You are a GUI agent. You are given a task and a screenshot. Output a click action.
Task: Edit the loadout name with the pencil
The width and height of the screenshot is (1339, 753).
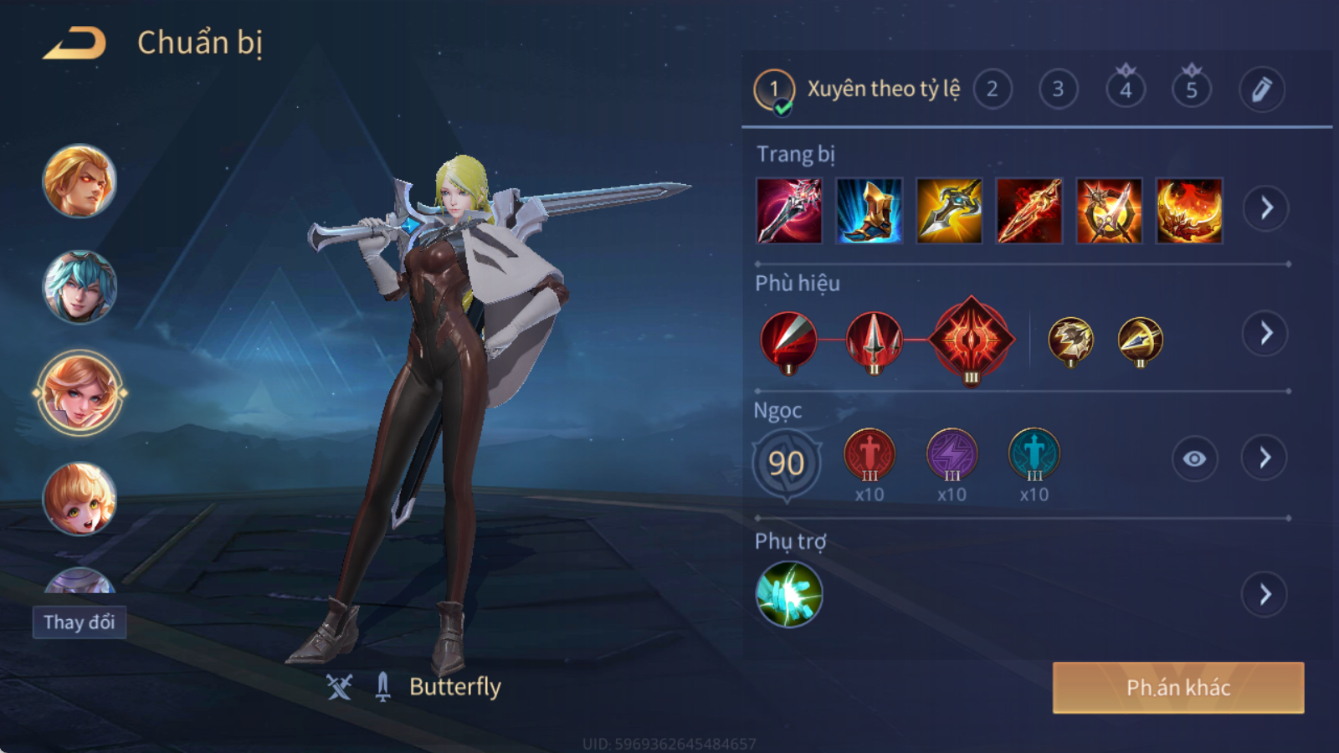[x=1262, y=90]
